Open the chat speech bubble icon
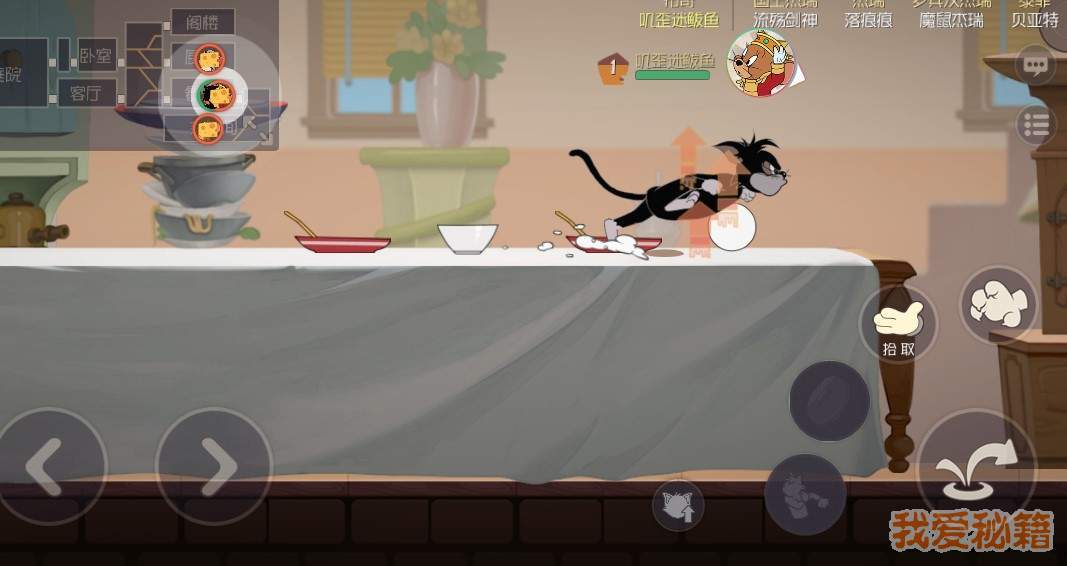The height and width of the screenshot is (566, 1067). [x=1036, y=67]
